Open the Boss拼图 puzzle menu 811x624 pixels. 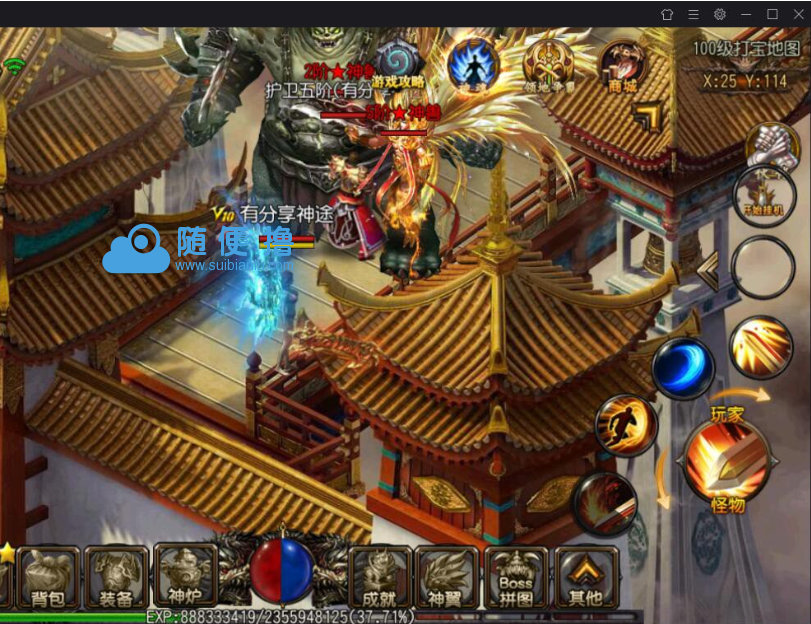pos(516,577)
